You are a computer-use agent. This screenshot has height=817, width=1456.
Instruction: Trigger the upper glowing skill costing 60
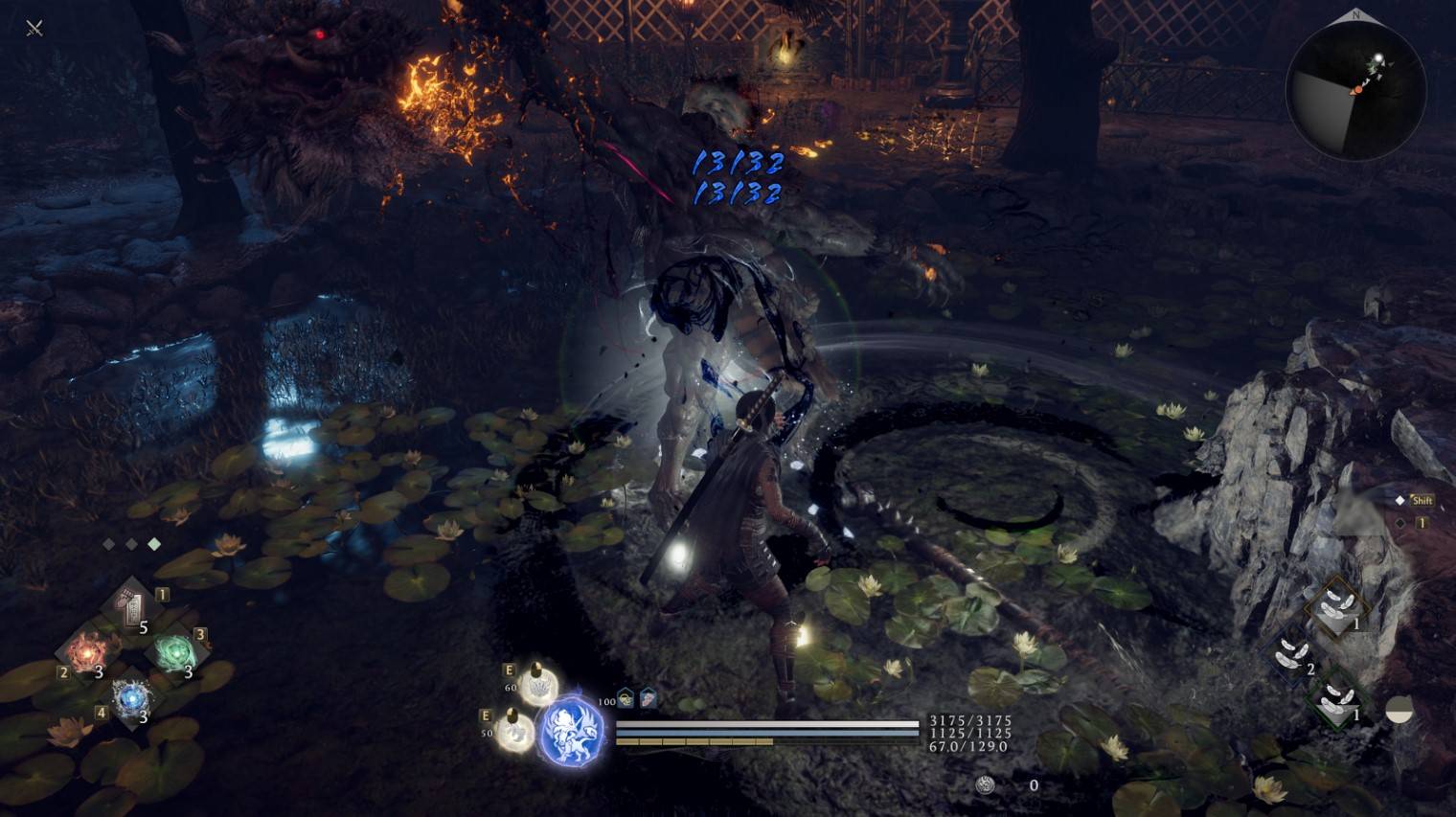[538, 684]
